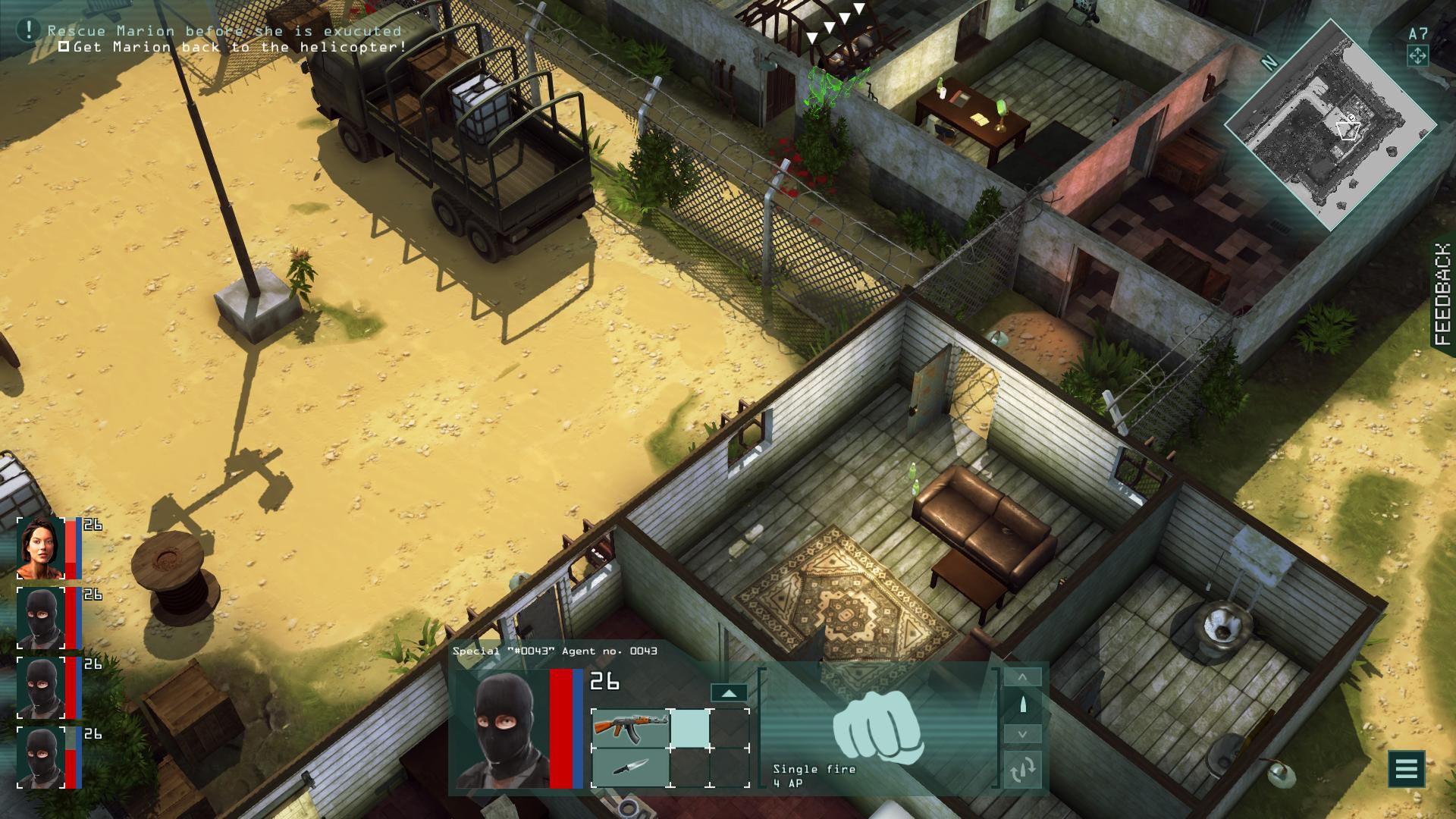This screenshot has width=1456, height=819.
Task: Open the hamburger menu button
Action: click(x=1406, y=769)
